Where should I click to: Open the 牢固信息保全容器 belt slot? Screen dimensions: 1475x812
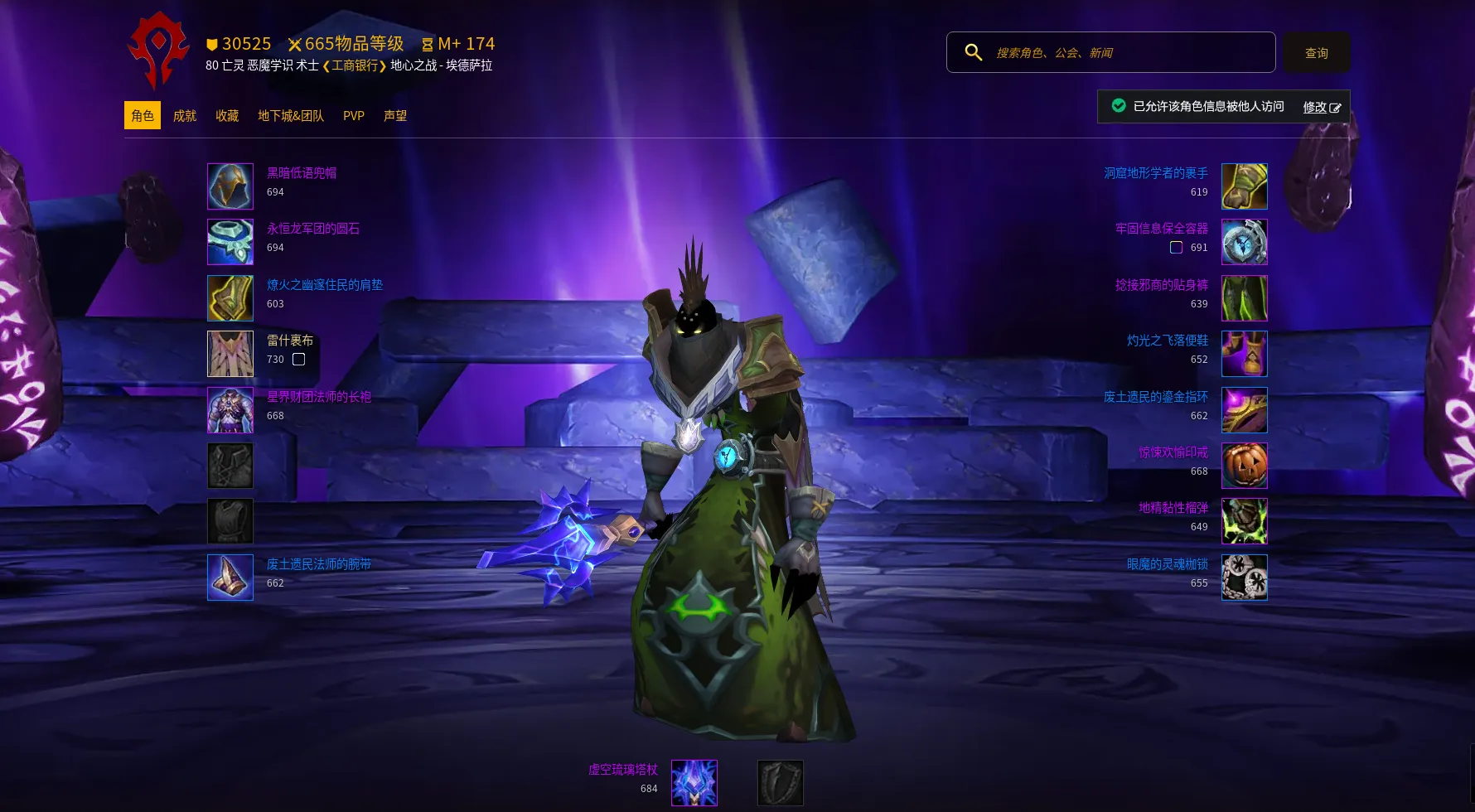tap(1244, 242)
